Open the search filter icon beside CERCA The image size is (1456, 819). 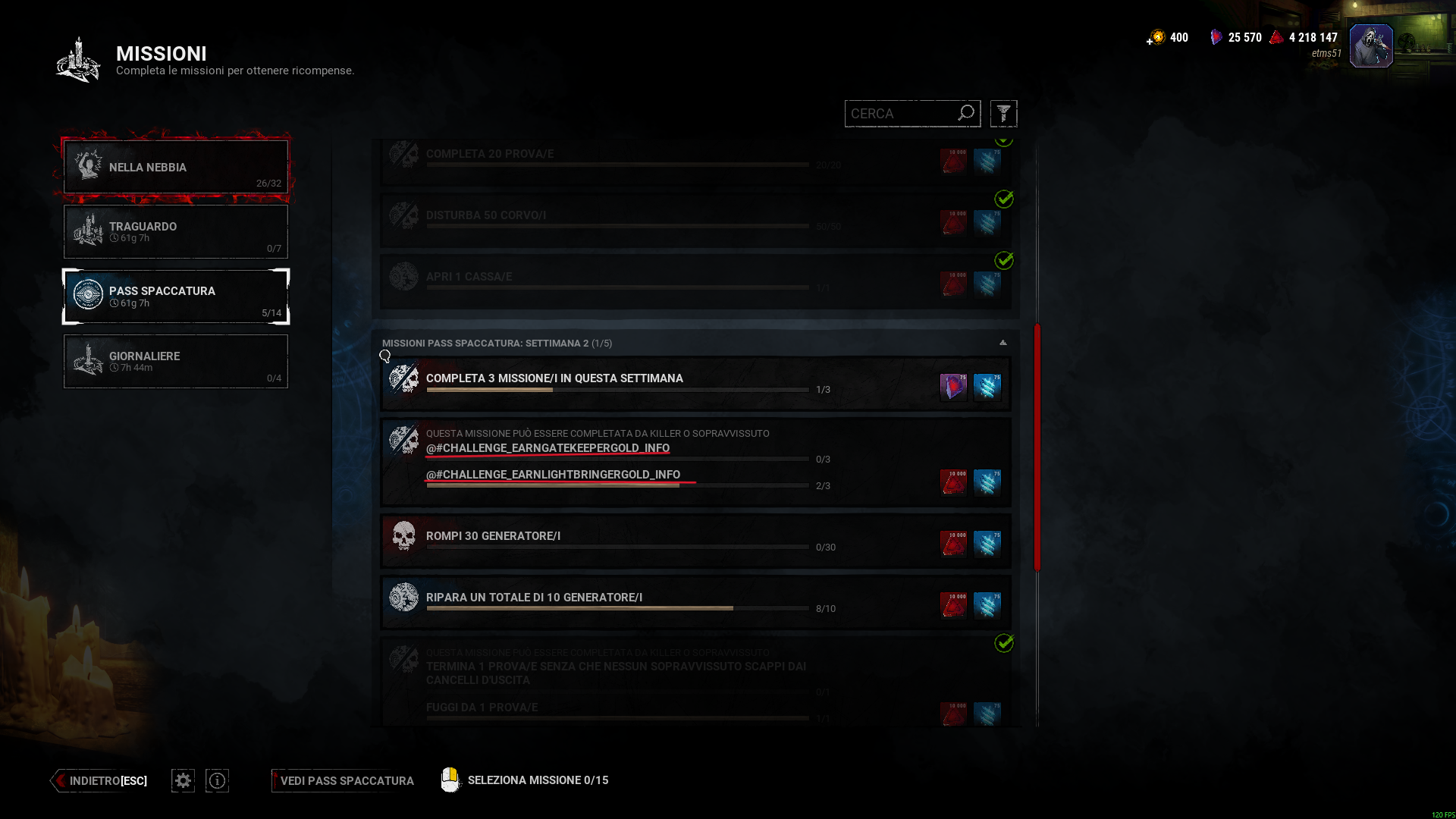(1003, 113)
